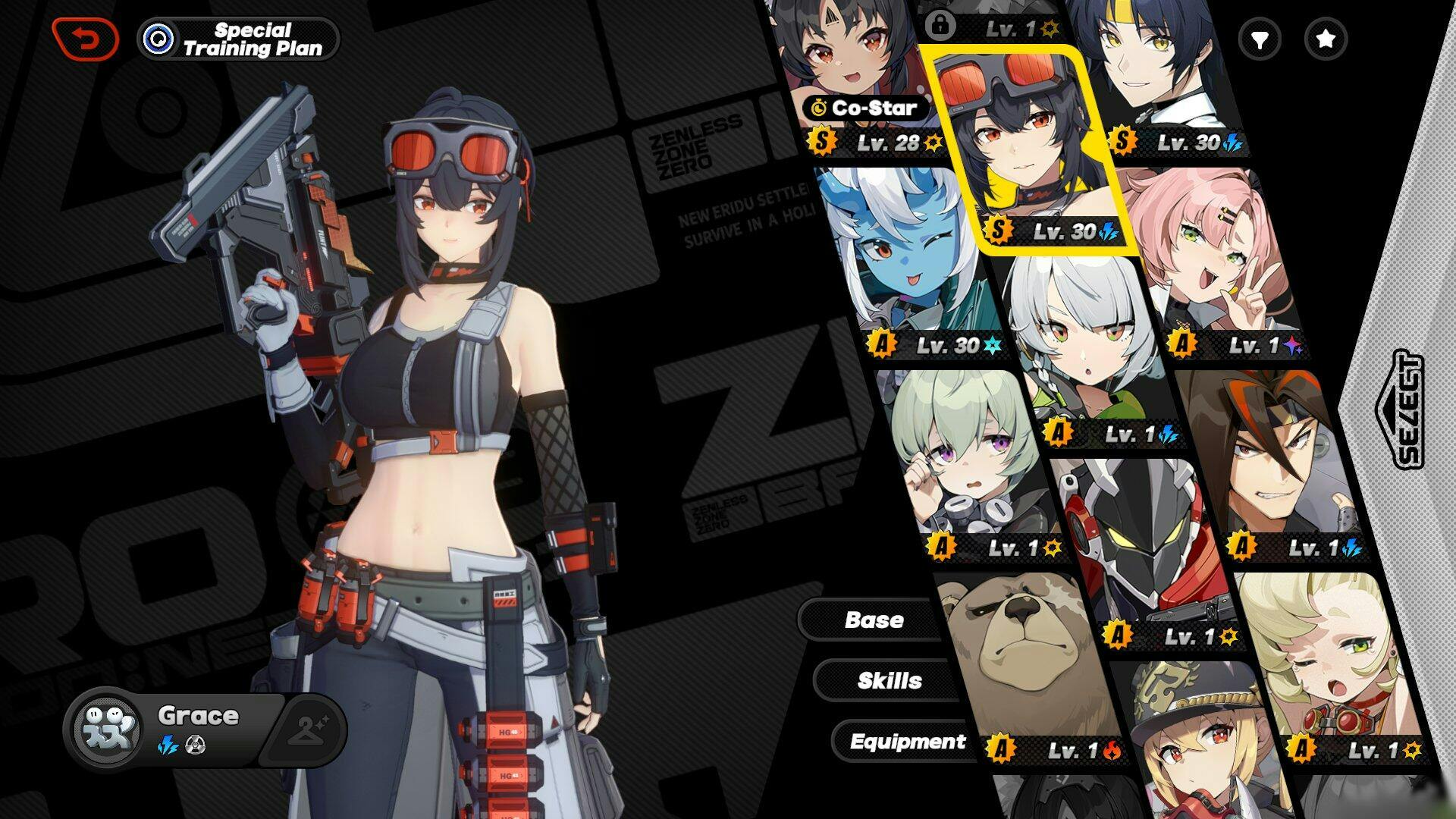
Task: Toggle the star favorites button
Action: click(1325, 39)
